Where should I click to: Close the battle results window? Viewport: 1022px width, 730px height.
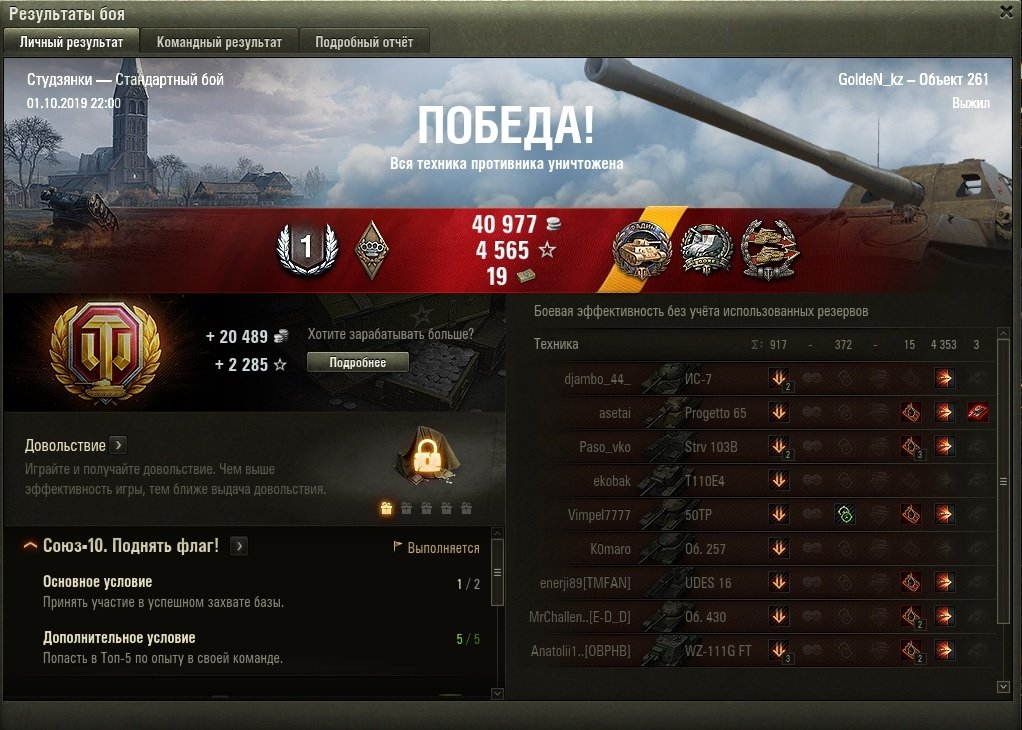(1006, 12)
